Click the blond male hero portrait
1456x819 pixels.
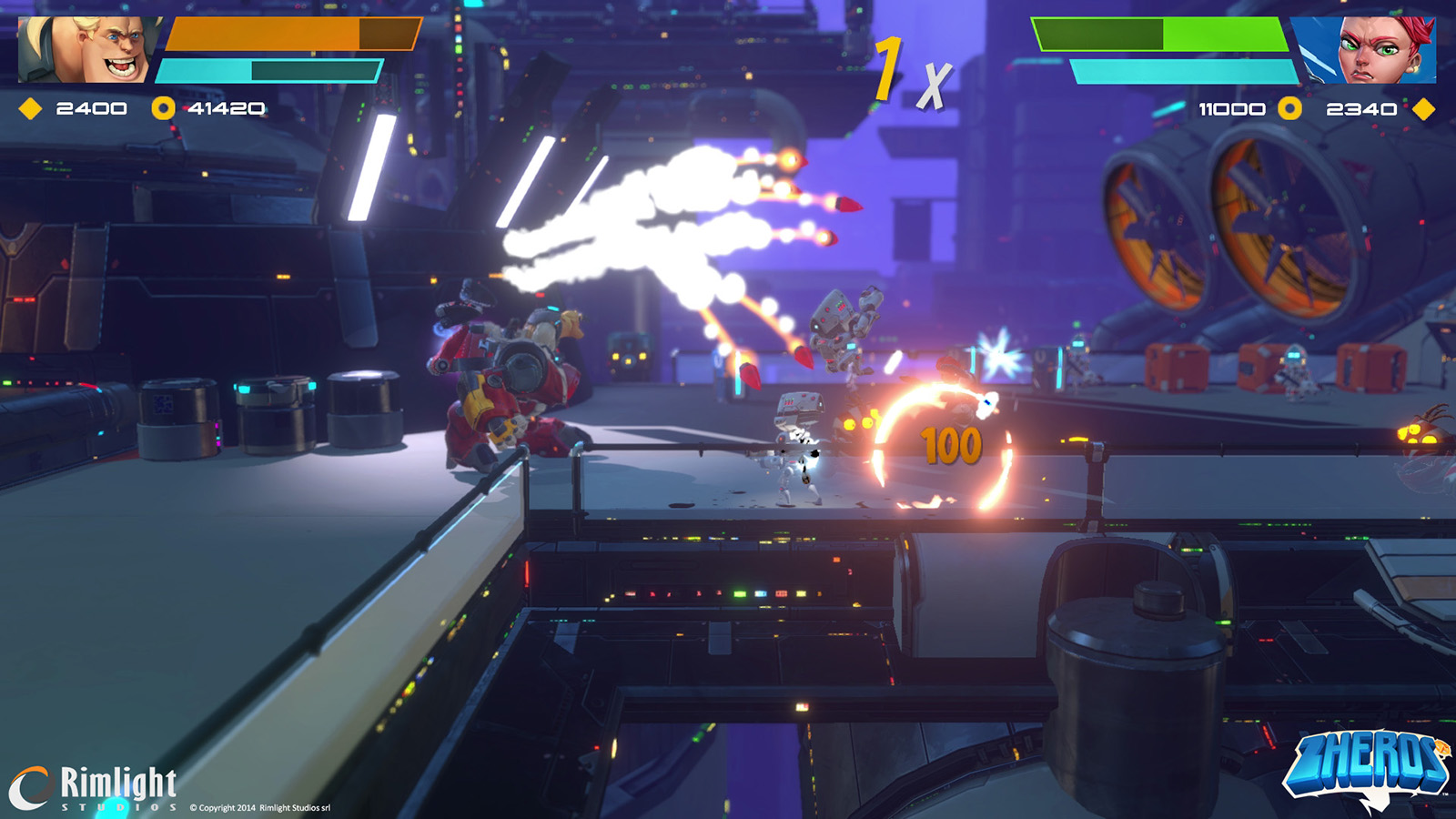click(89, 49)
